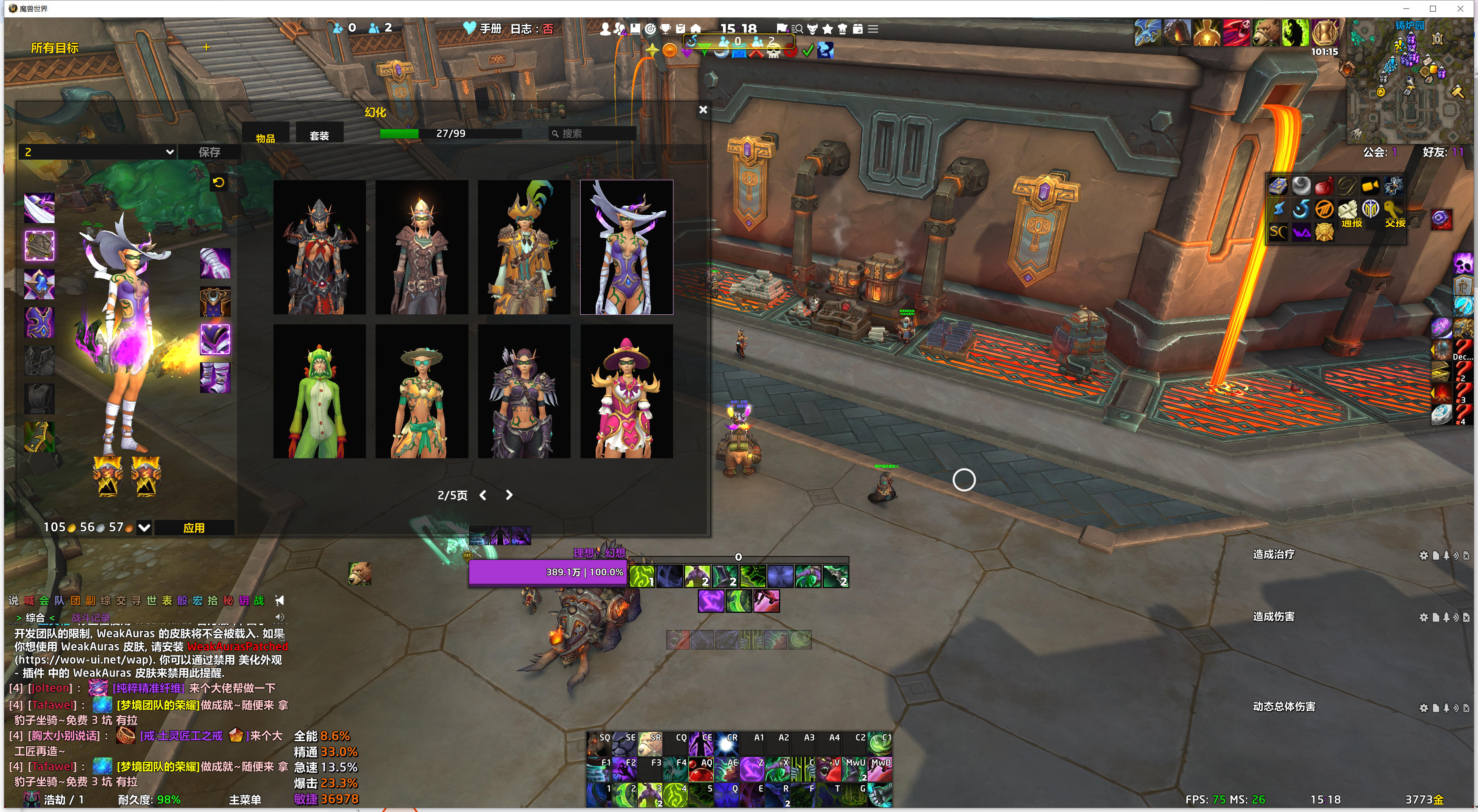Select the purple boots transmog slot
Screen dimensions: 1478x812
[215, 377]
